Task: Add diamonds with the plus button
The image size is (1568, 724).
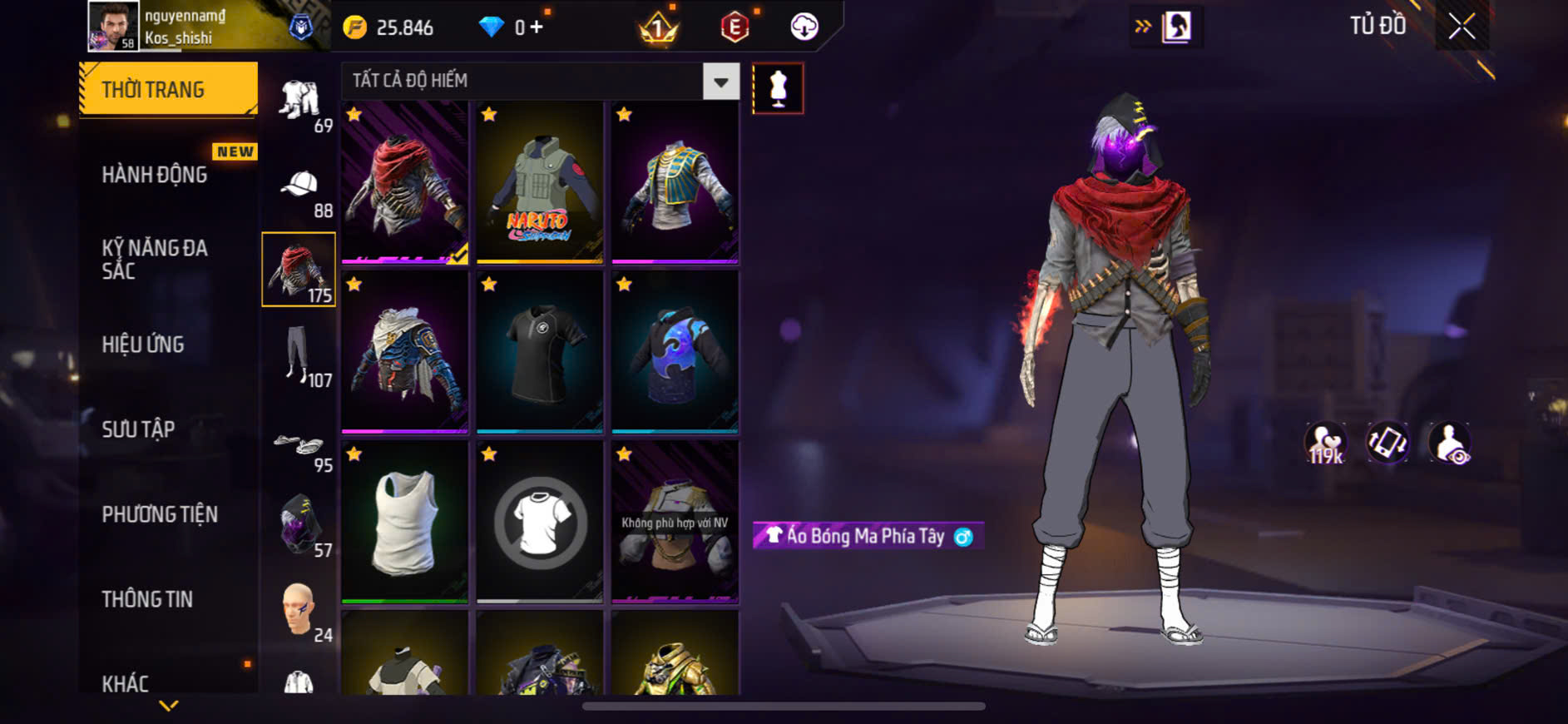Action: (x=537, y=27)
